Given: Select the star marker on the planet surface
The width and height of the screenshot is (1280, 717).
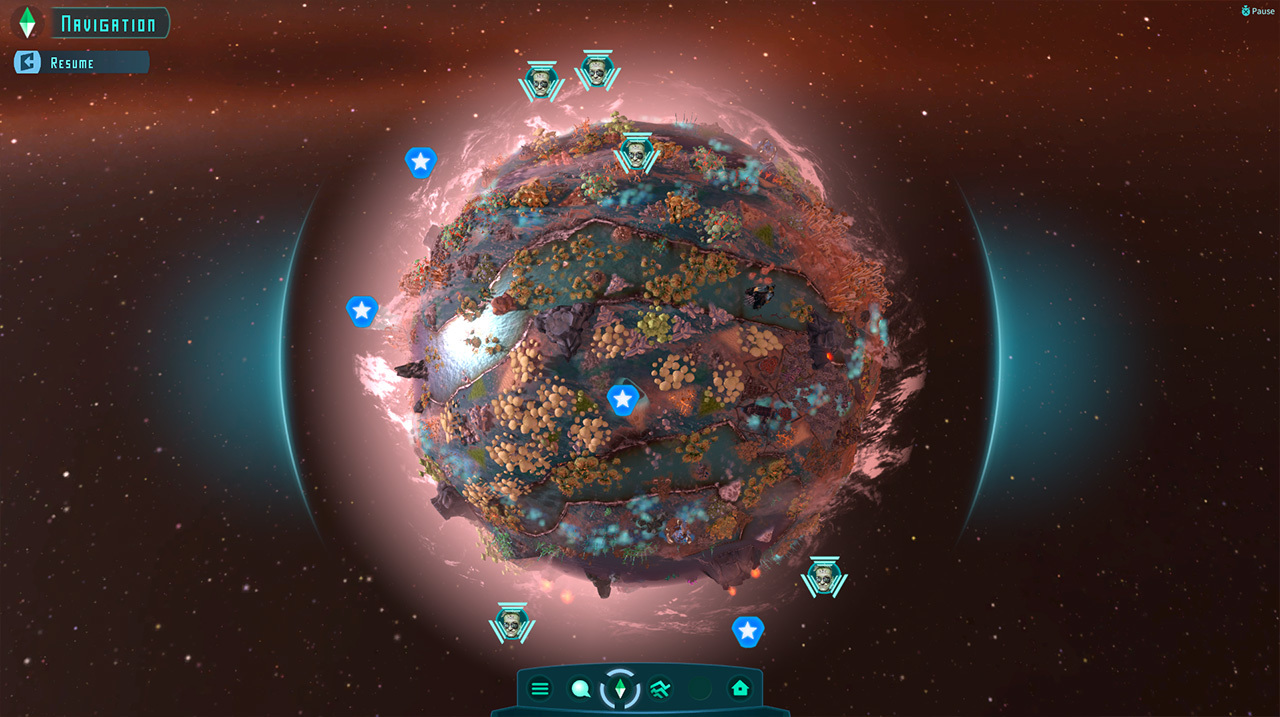Looking at the screenshot, I should pyautogui.click(x=623, y=400).
